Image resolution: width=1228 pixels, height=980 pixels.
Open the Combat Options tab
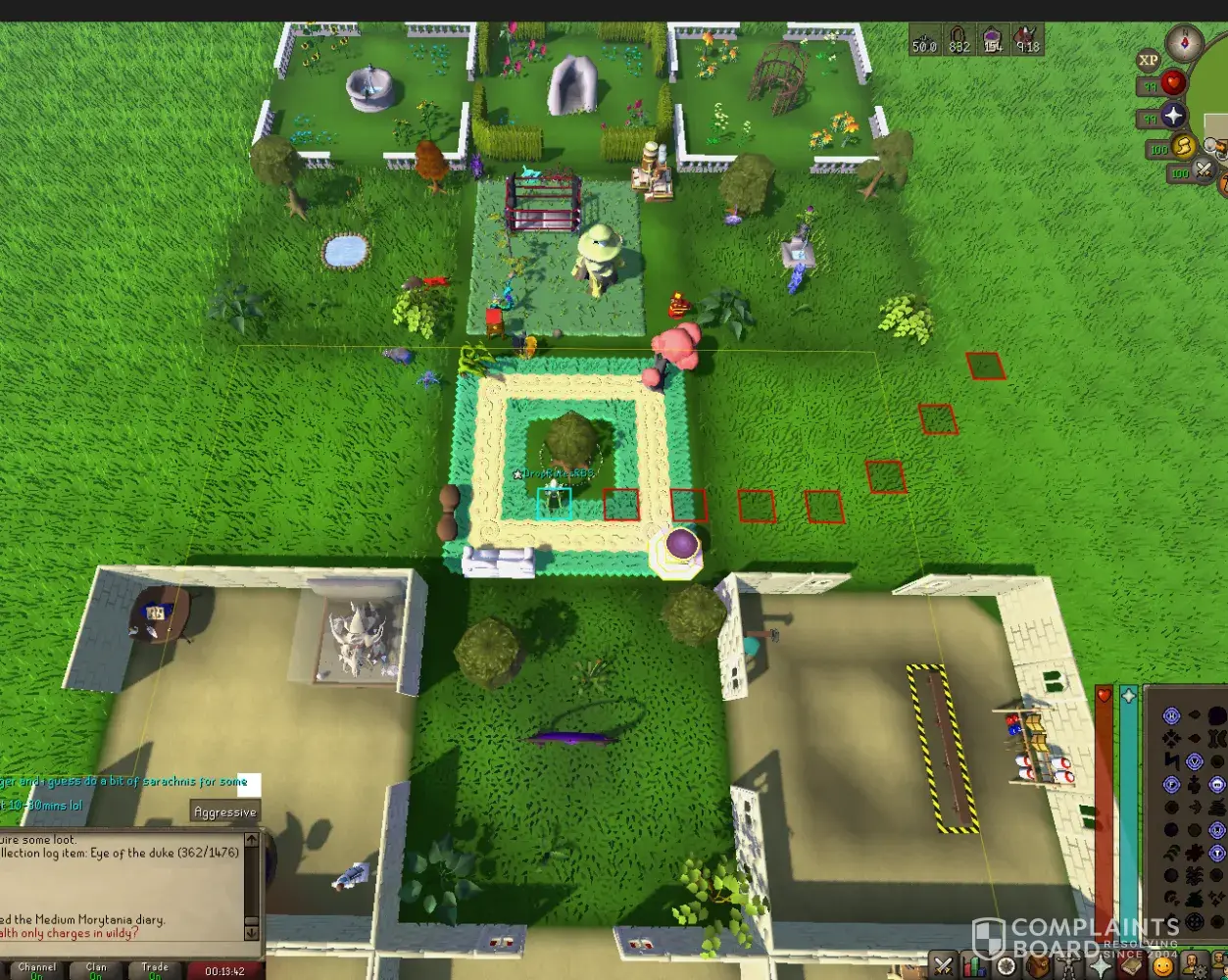coord(943,966)
